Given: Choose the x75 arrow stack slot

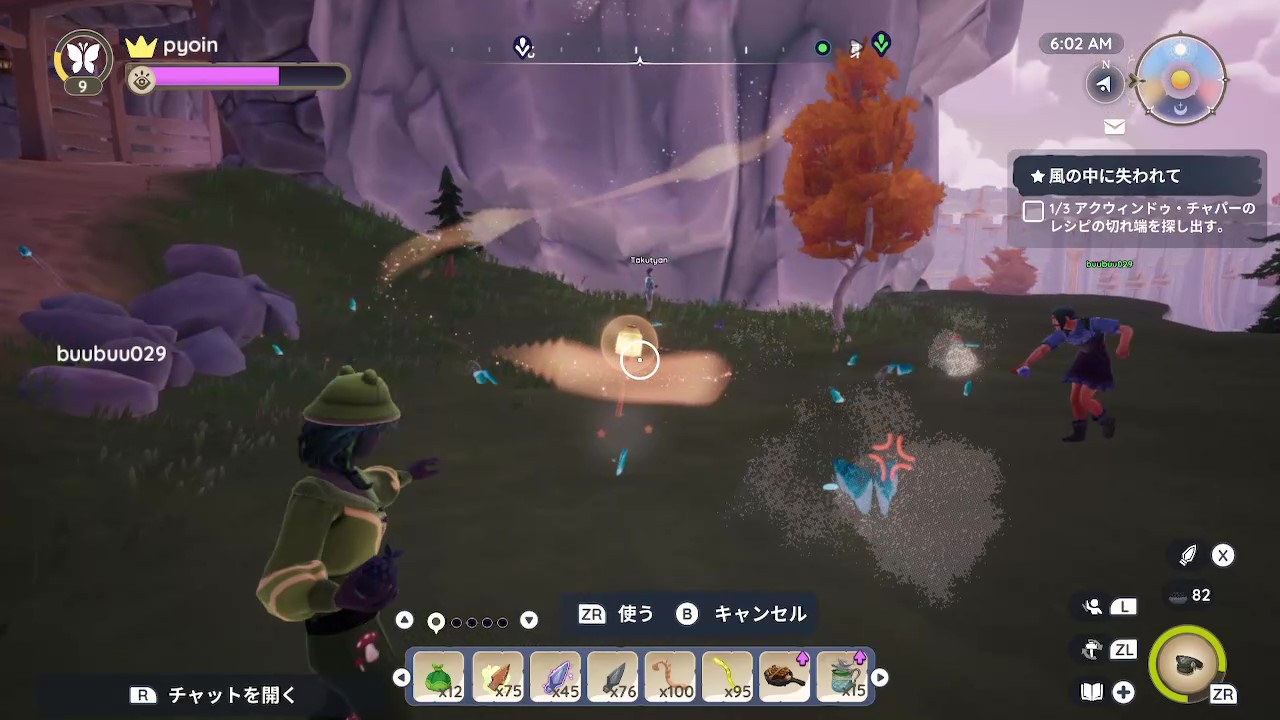Looking at the screenshot, I should click(x=497, y=677).
